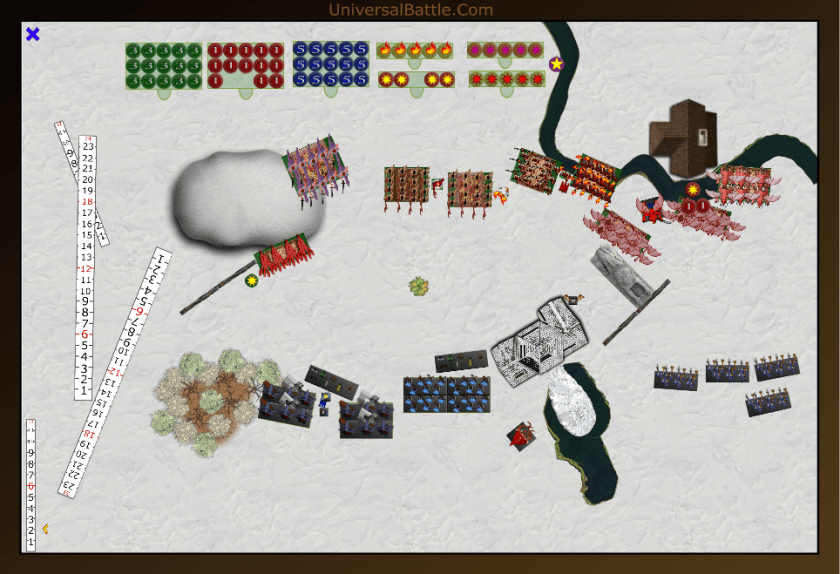Viewport: 840px width, 574px height.
Task: Grab the purple token with the yellow star
Action: [x=556, y=64]
